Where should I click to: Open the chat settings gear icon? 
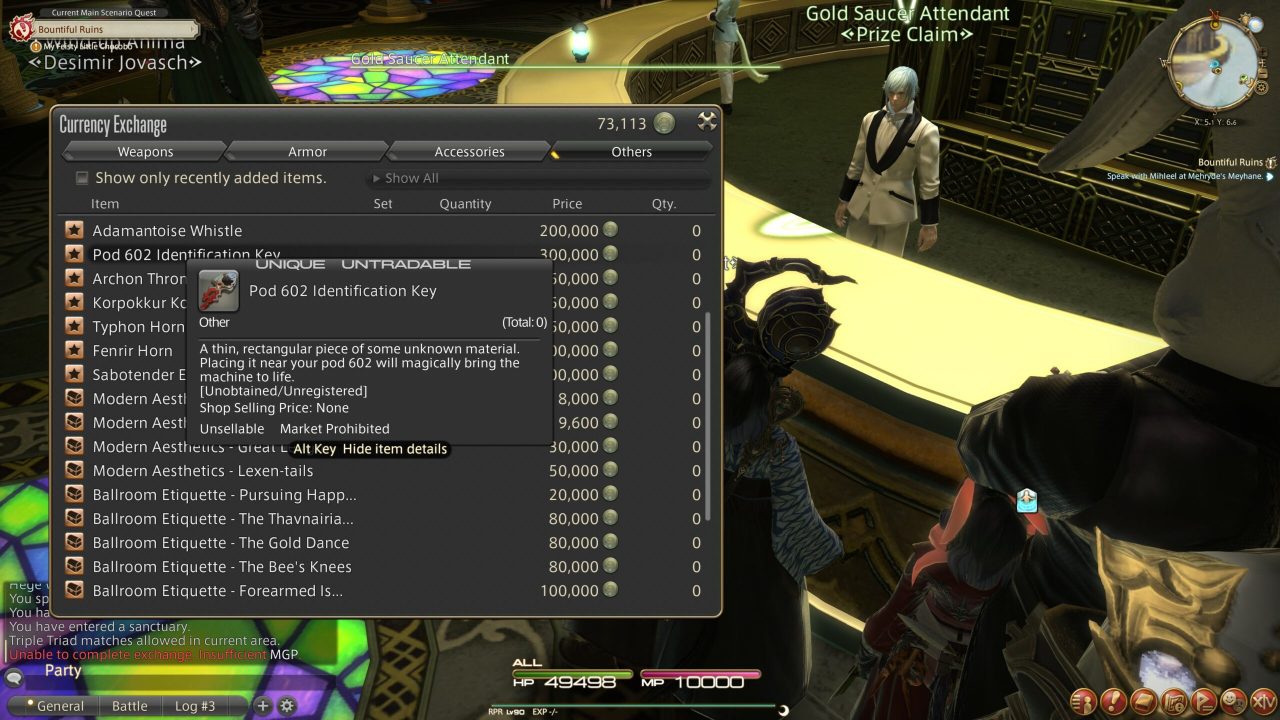point(287,705)
